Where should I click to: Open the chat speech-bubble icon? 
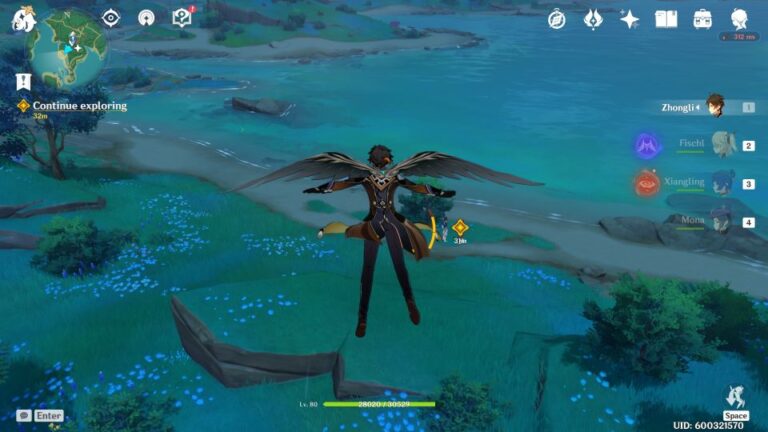point(24,415)
